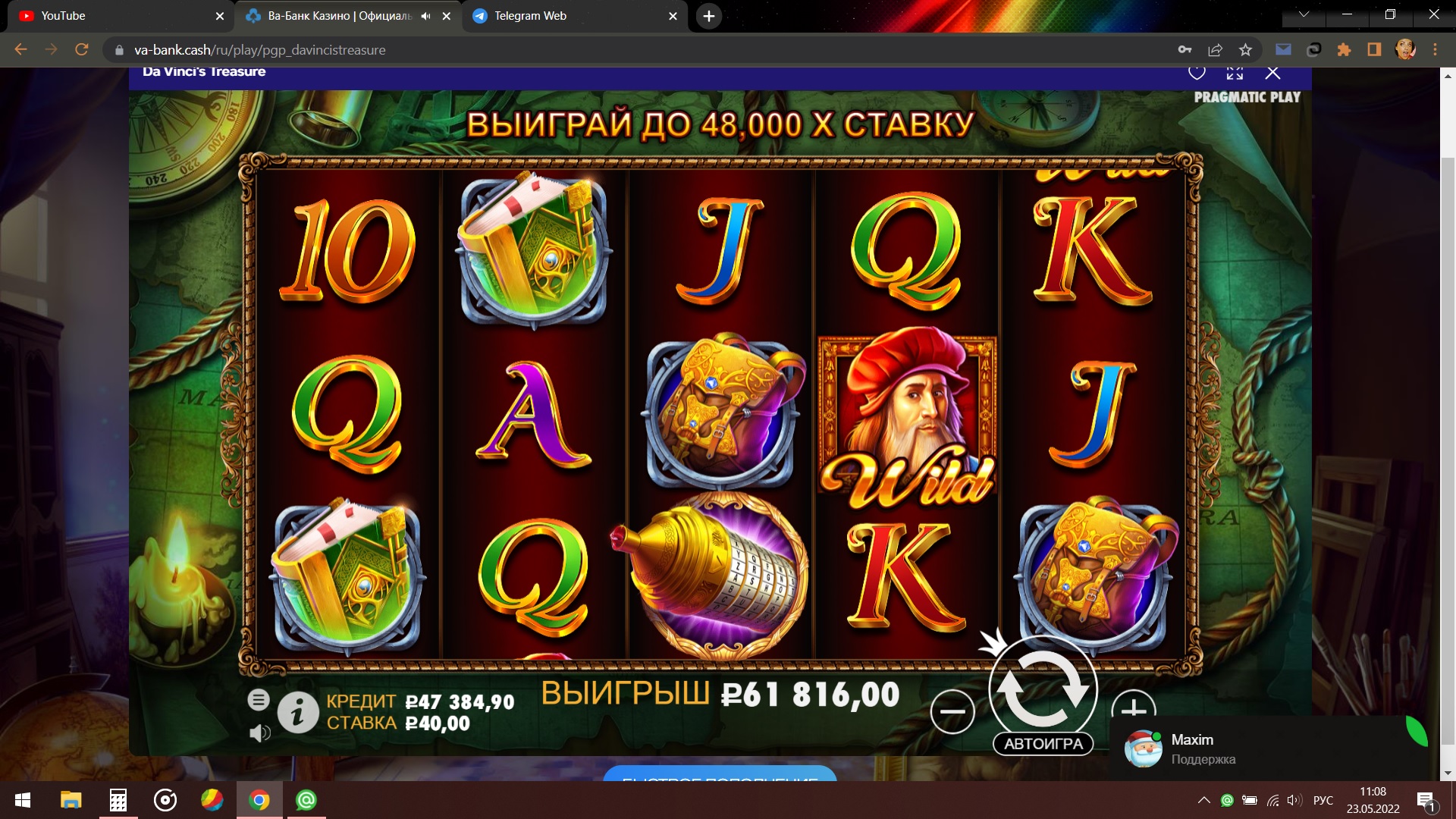The width and height of the screenshot is (1456, 819).
Task: Spin the reels with the circular arrows button
Action: pos(1043,689)
